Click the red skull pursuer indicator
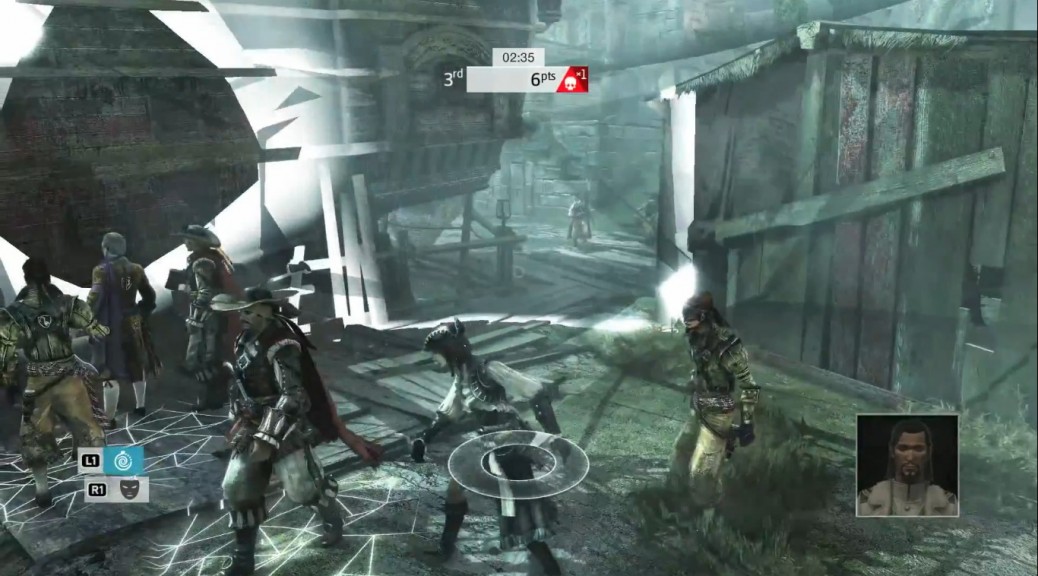 (x=572, y=79)
